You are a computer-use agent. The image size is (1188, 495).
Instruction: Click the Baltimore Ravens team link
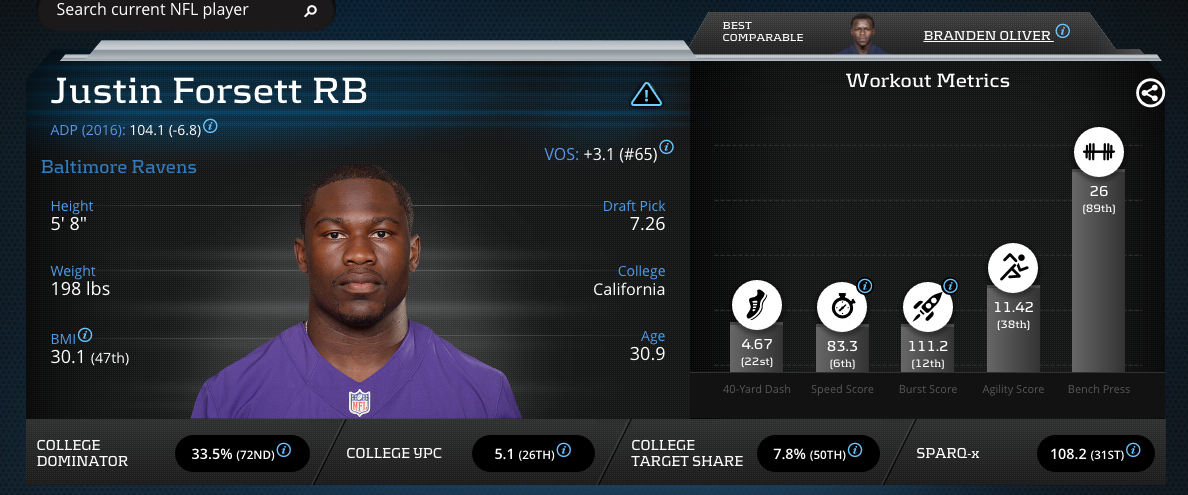pyautogui.click(x=119, y=167)
